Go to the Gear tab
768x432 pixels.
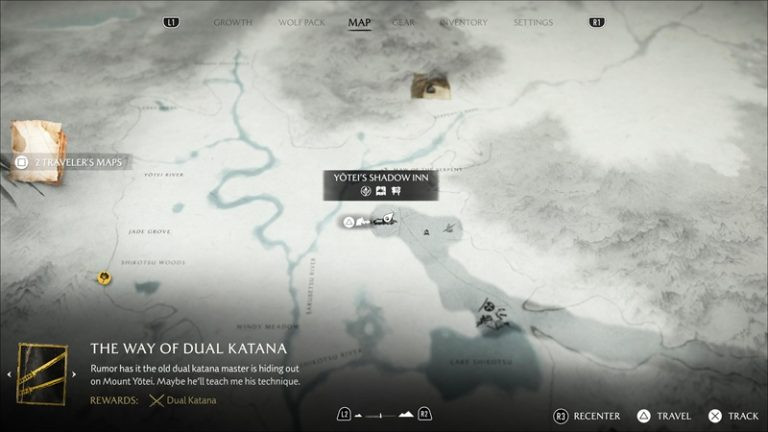tap(404, 22)
